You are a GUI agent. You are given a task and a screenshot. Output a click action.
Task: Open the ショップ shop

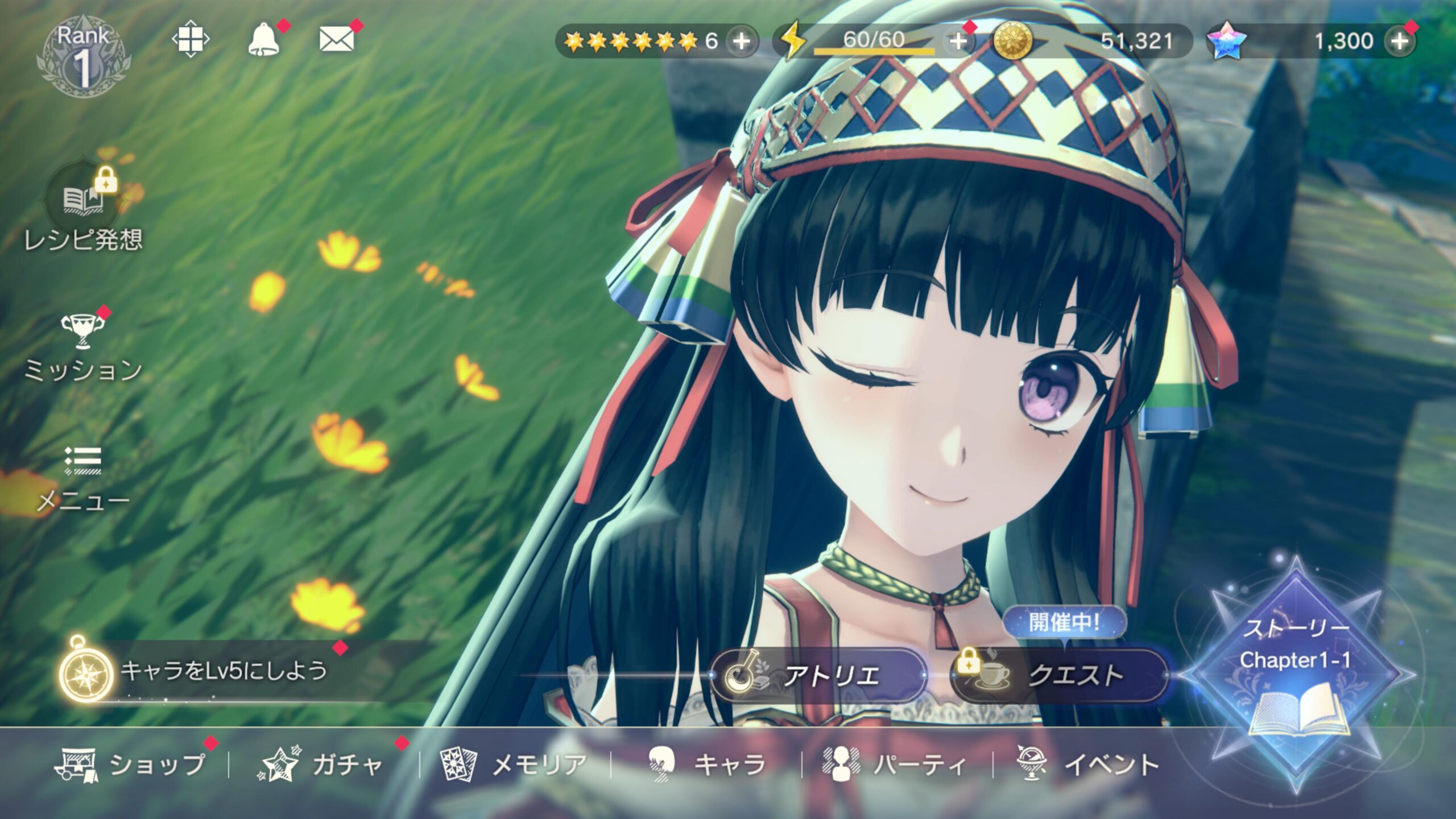(132, 764)
